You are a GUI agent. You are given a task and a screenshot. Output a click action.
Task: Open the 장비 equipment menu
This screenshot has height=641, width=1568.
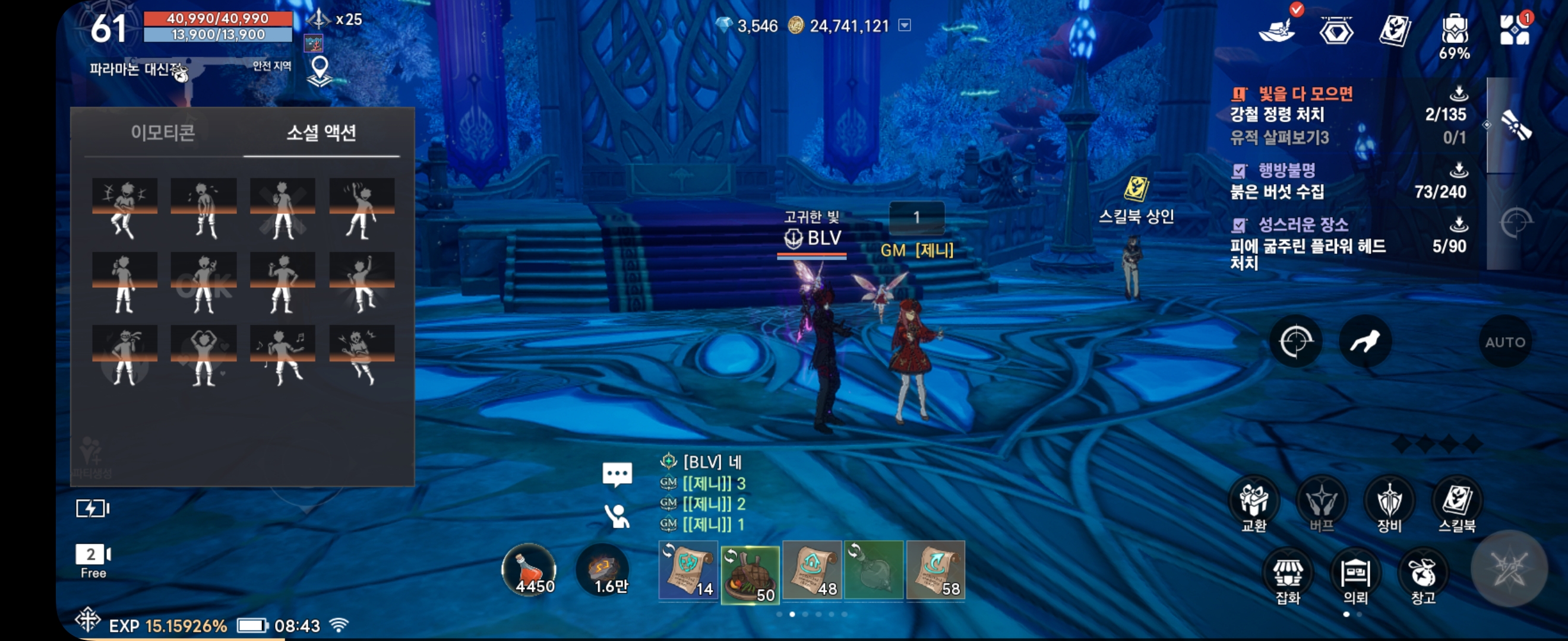(x=1389, y=504)
